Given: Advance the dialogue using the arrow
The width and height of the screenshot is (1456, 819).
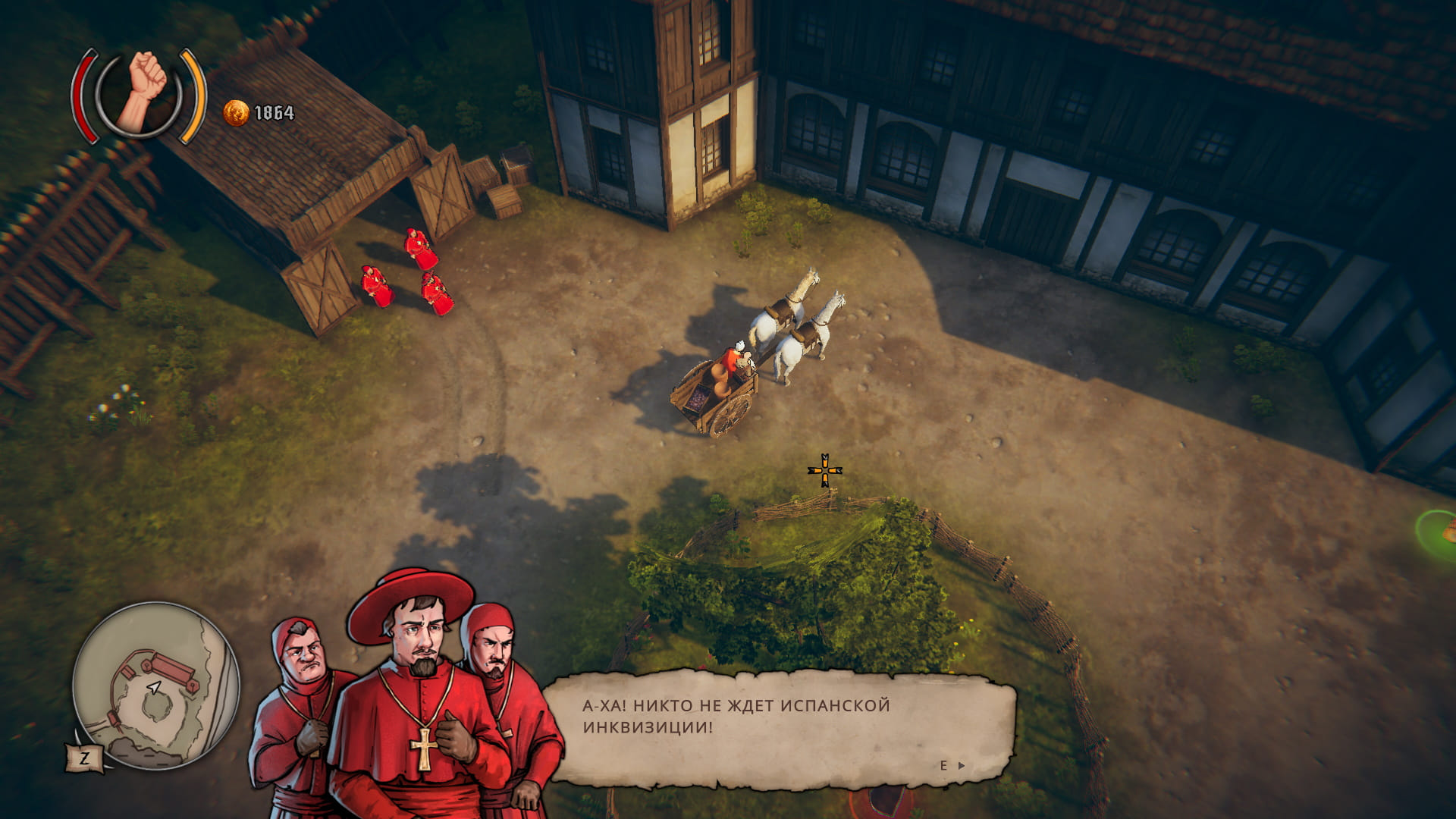Looking at the screenshot, I should (x=961, y=766).
